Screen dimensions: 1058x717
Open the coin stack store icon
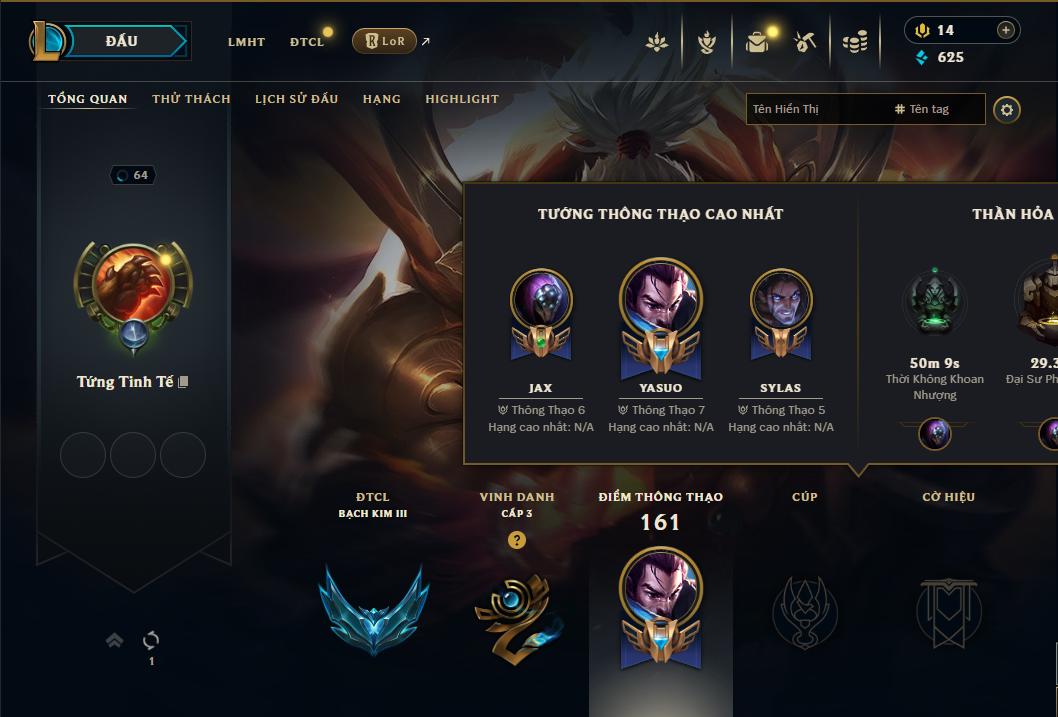click(854, 42)
